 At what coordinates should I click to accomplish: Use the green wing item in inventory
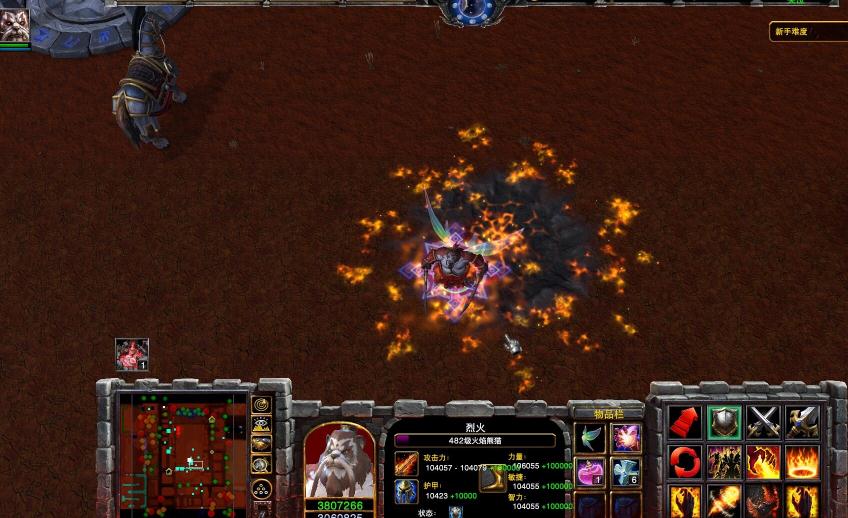coord(590,438)
